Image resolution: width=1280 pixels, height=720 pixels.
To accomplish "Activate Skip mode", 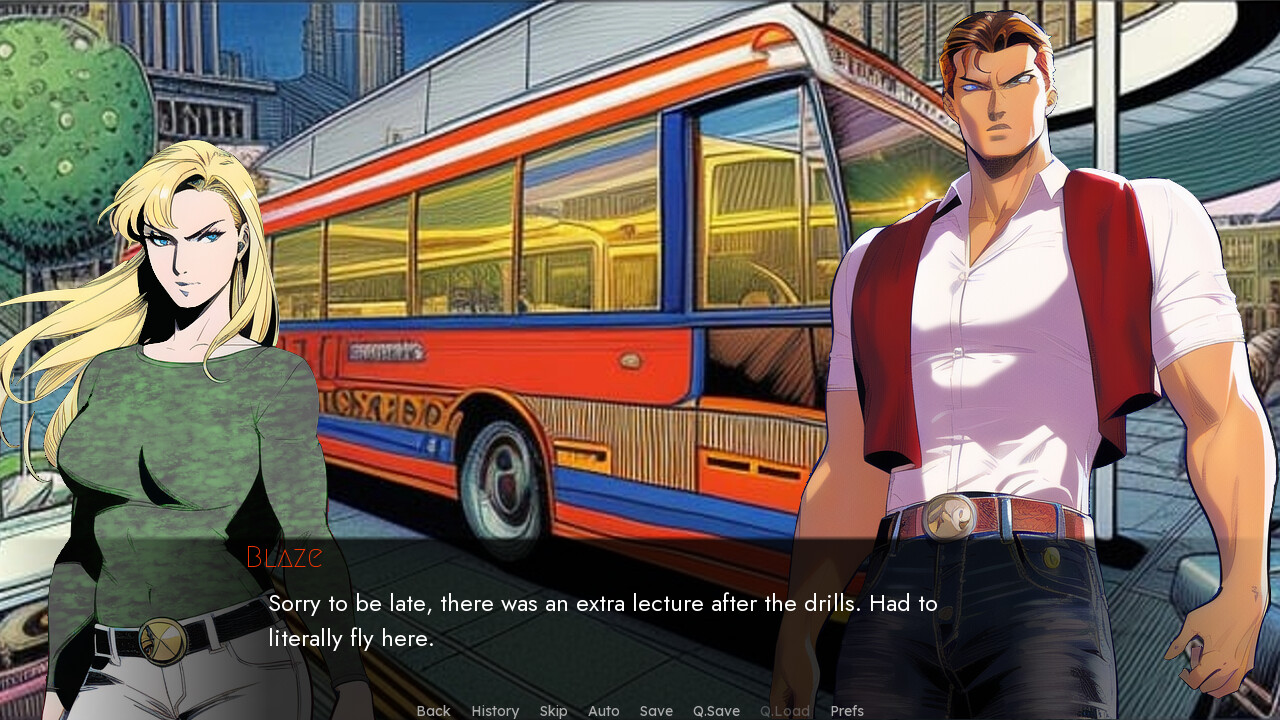I will coord(553,711).
